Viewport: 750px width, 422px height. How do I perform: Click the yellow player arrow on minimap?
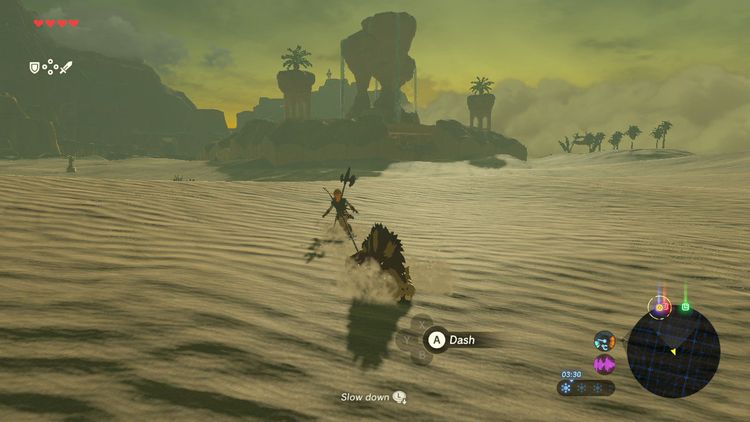[673, 351]
